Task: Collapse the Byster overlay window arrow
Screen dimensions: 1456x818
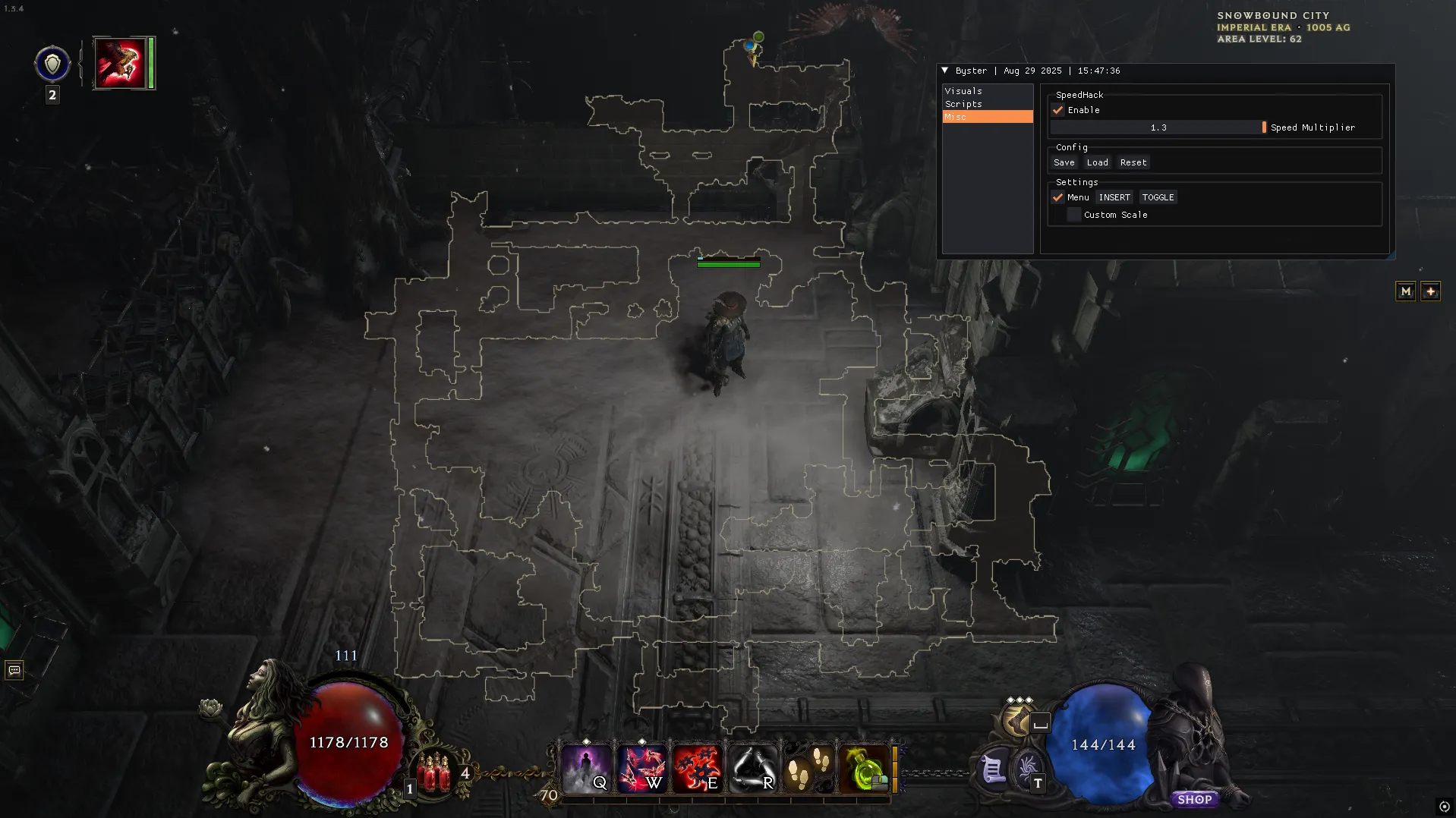Action: [x=945, y=71]
